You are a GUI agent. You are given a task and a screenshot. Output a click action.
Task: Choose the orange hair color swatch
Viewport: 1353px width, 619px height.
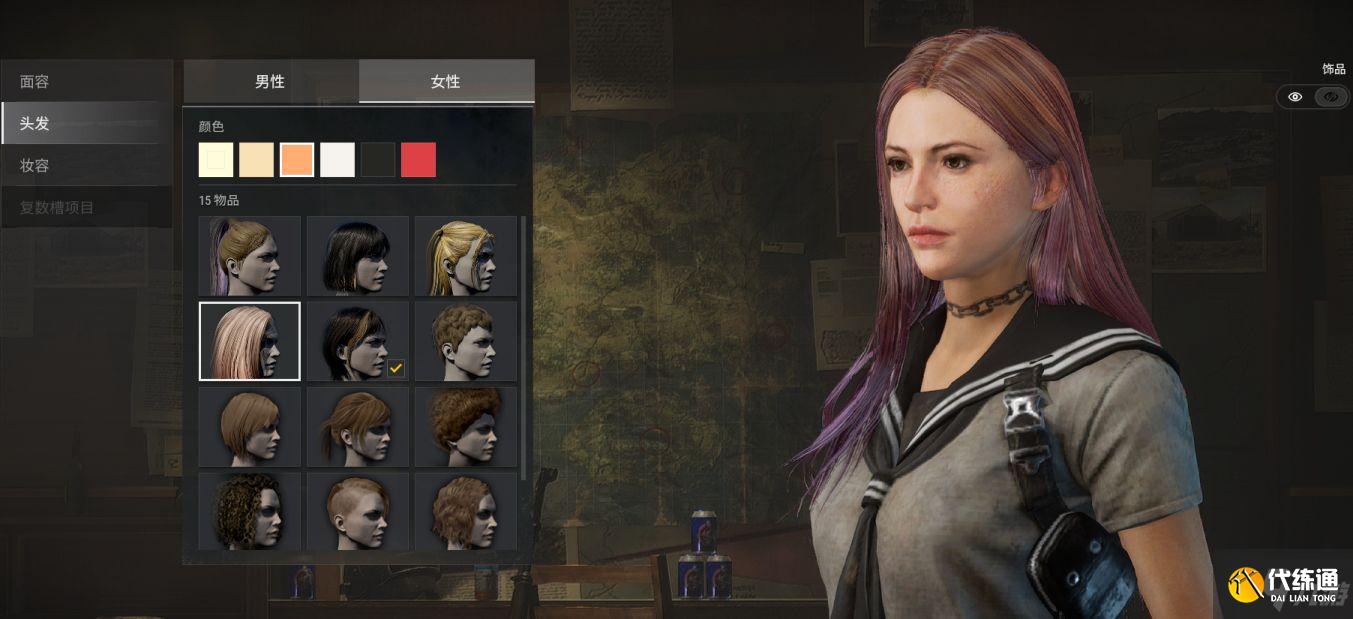click(x=297, y=160)
